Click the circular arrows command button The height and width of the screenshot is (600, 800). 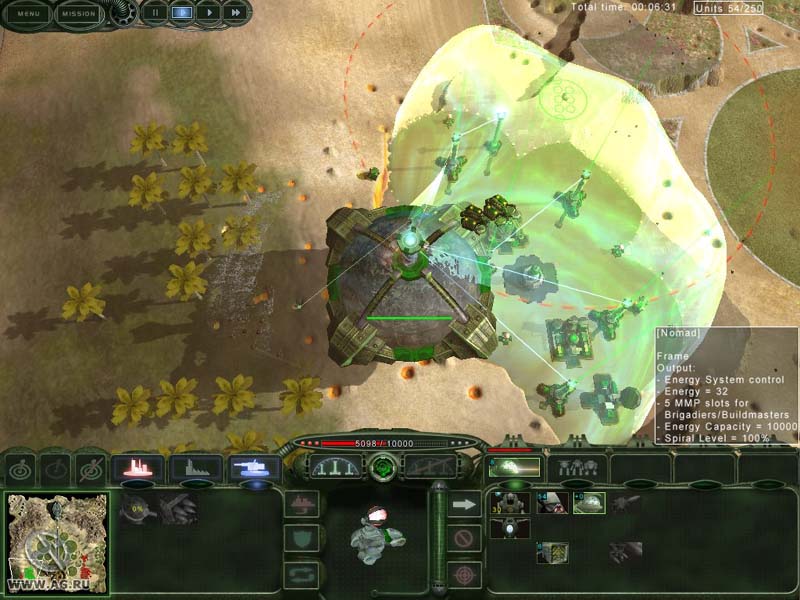click(301, 574)
